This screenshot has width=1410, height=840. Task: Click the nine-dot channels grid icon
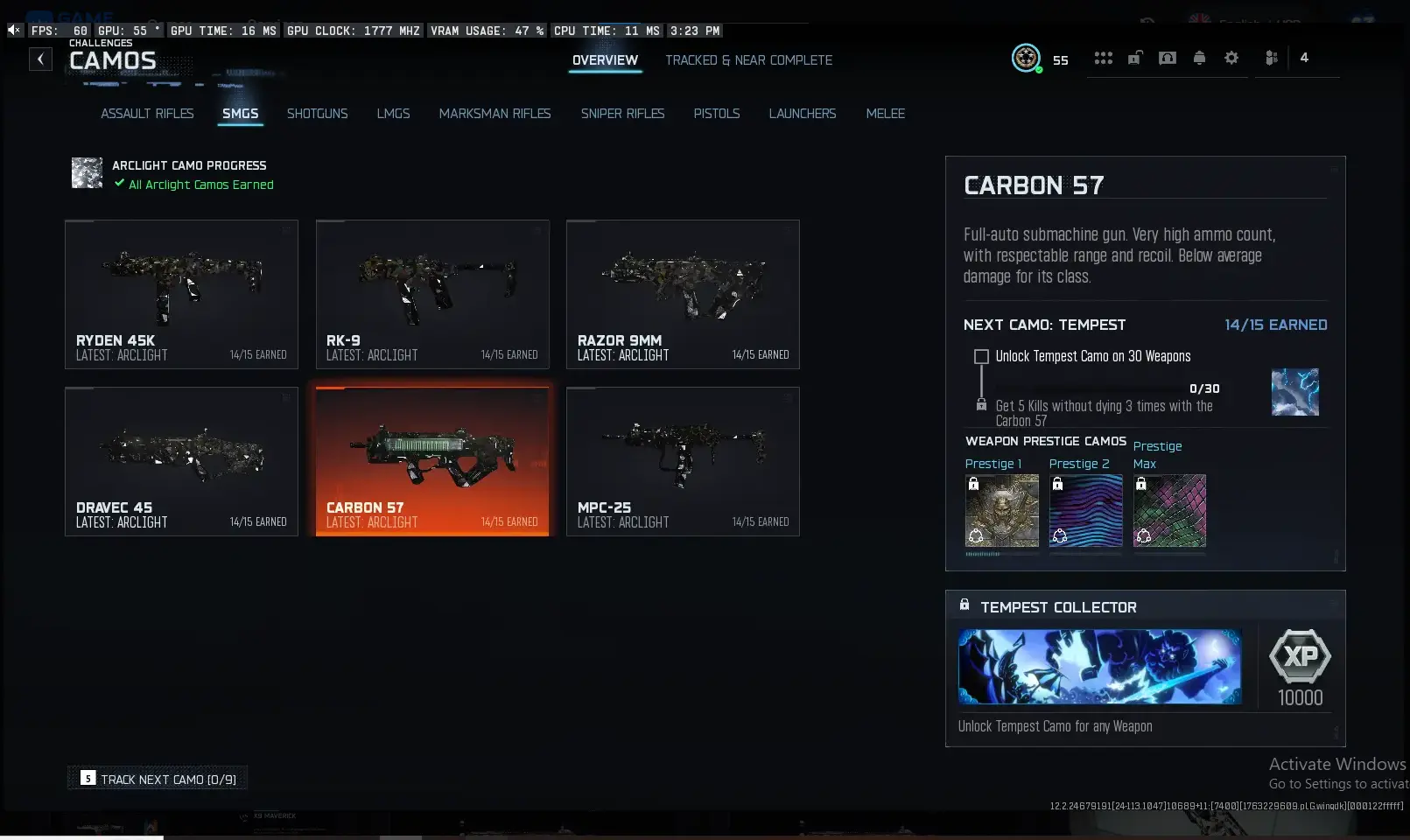[1104, 58]
